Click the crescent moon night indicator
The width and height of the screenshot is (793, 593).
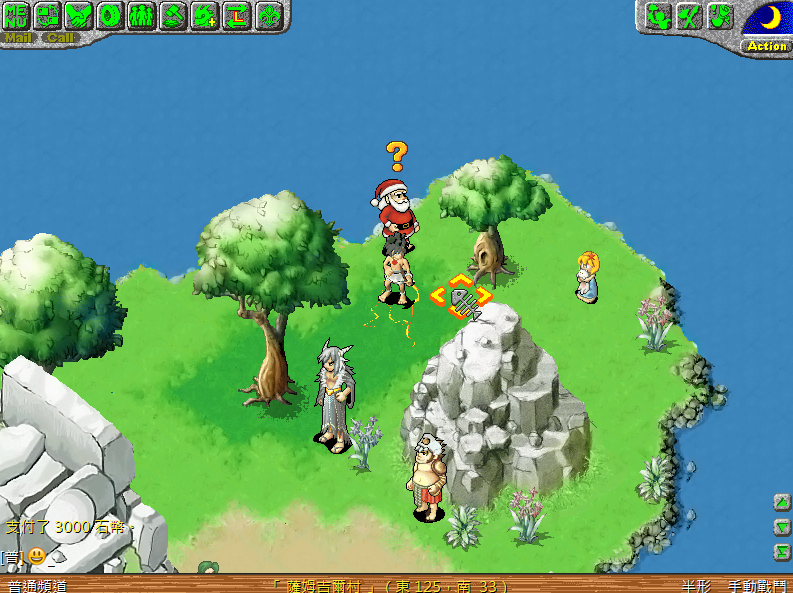coord(768,18)
